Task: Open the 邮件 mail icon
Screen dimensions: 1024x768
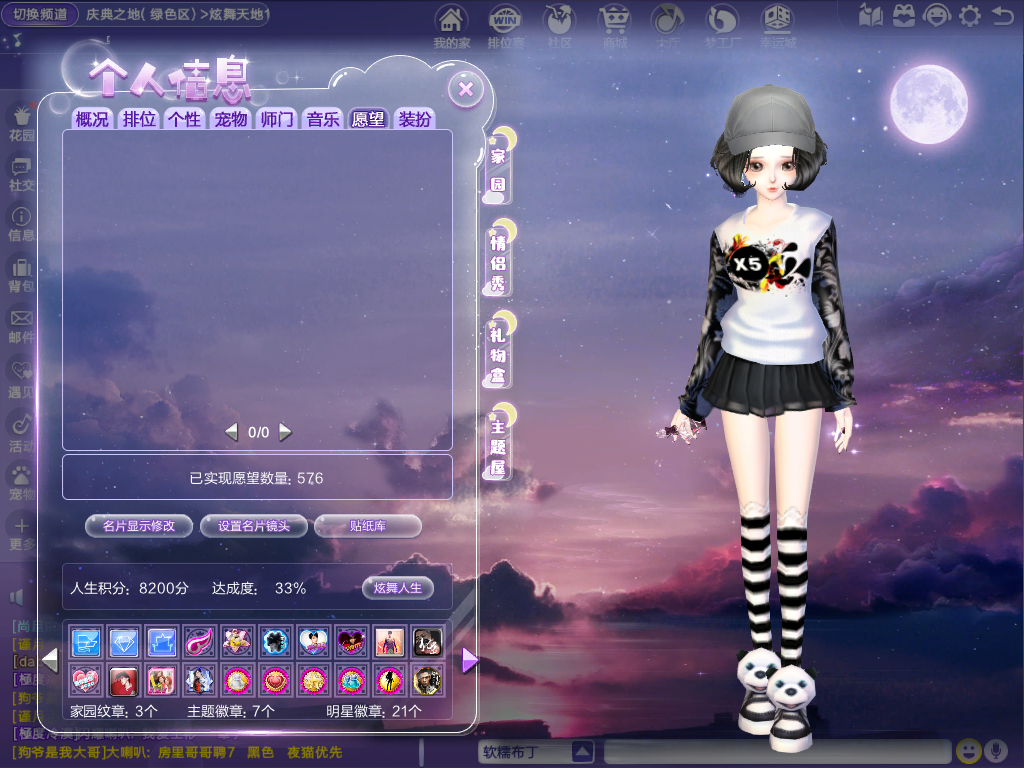Action: 21,325
